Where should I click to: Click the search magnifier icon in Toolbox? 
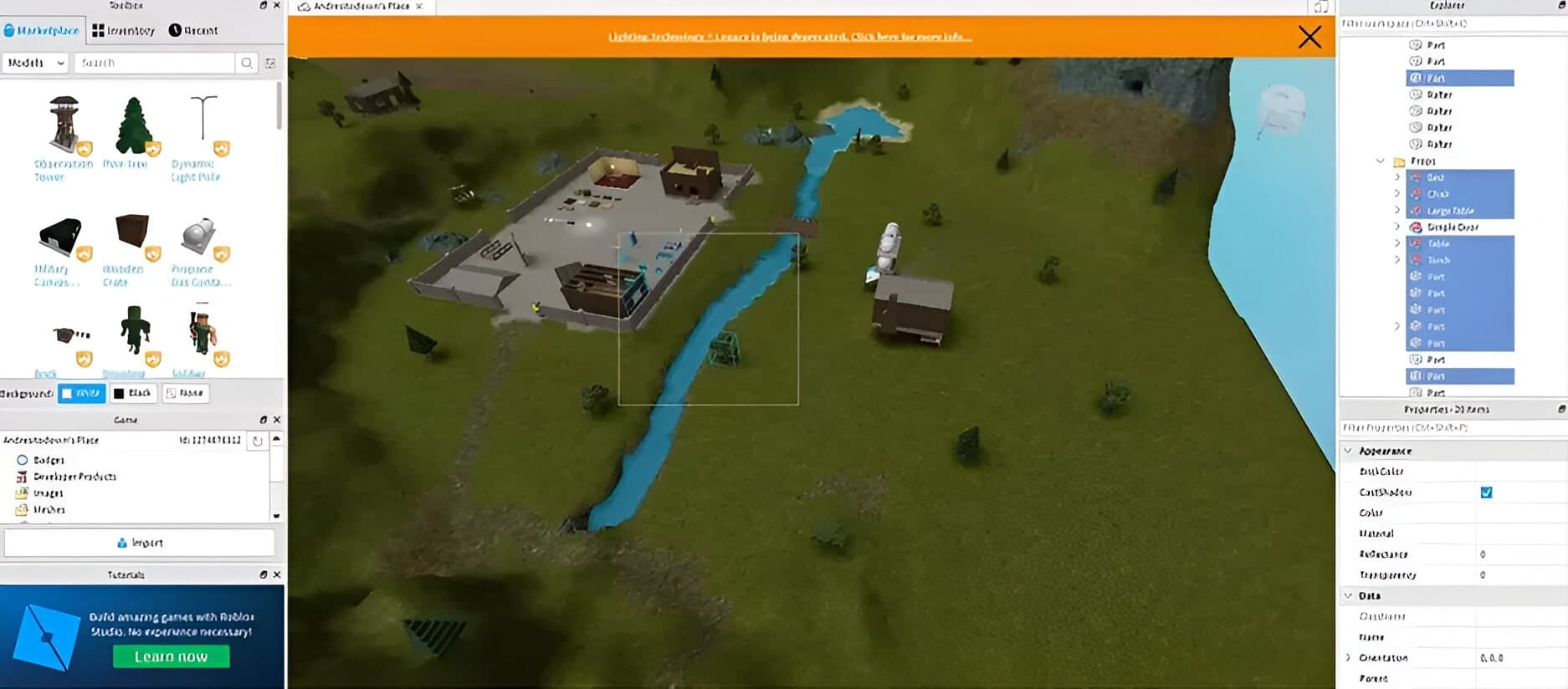point(248,62)
